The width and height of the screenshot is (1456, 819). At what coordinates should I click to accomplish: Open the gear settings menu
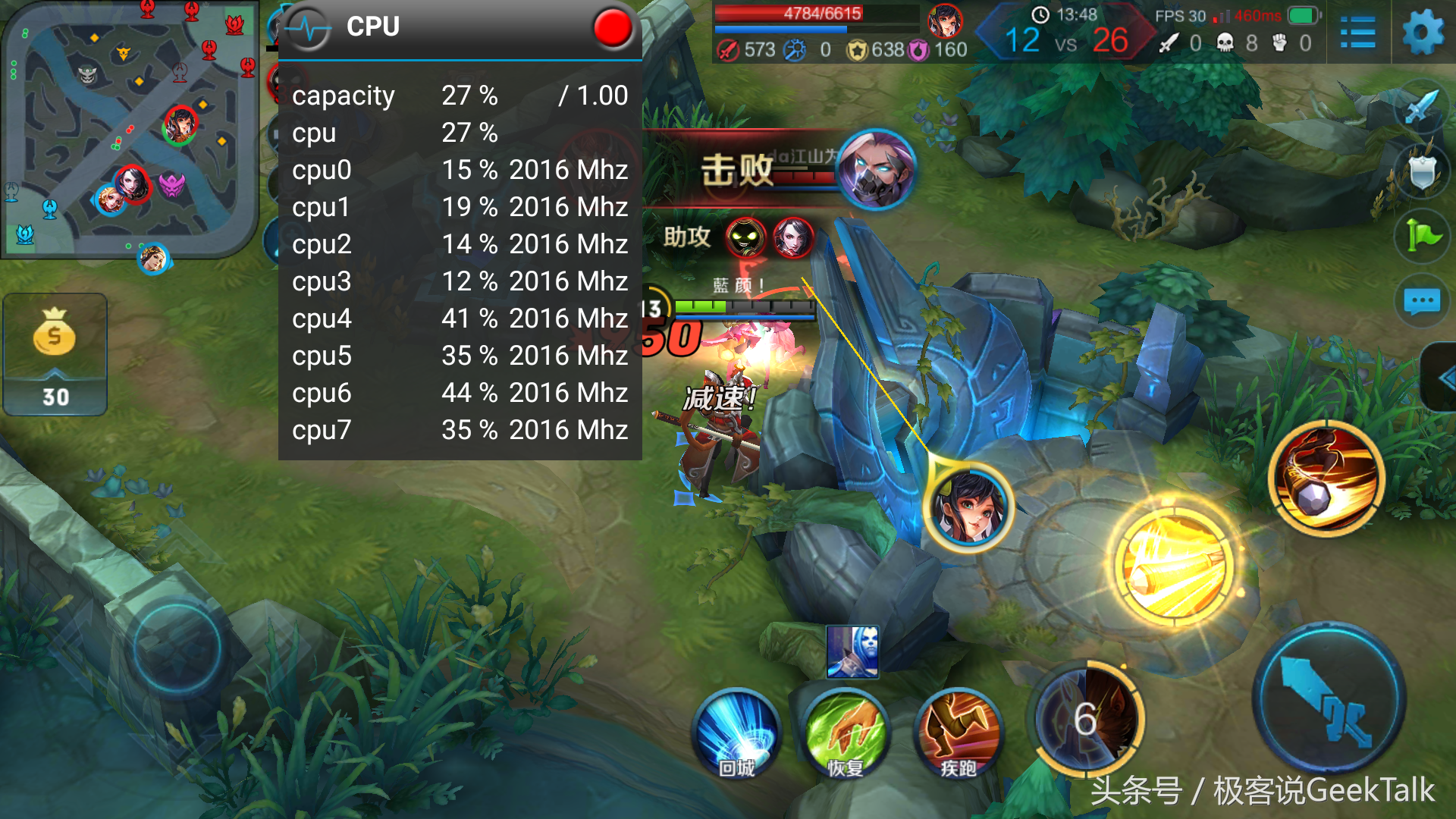tap(1423, 33)
